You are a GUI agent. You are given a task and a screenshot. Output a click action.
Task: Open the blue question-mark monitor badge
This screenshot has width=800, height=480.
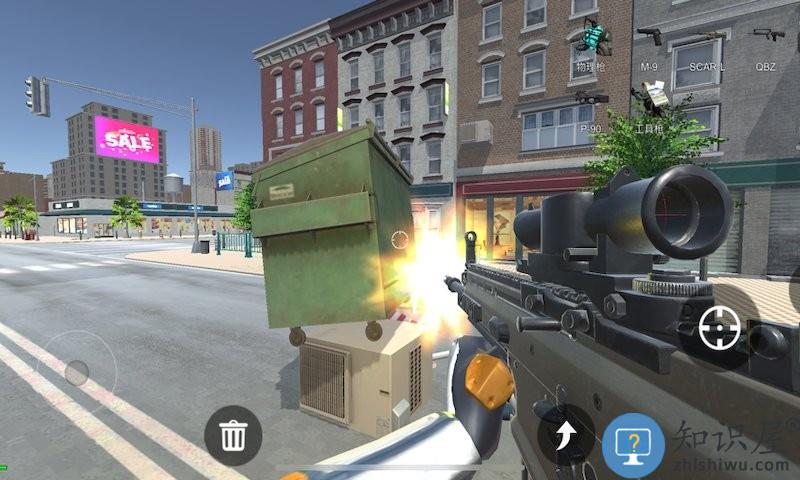pyautogui.click(x=633, y=445)
